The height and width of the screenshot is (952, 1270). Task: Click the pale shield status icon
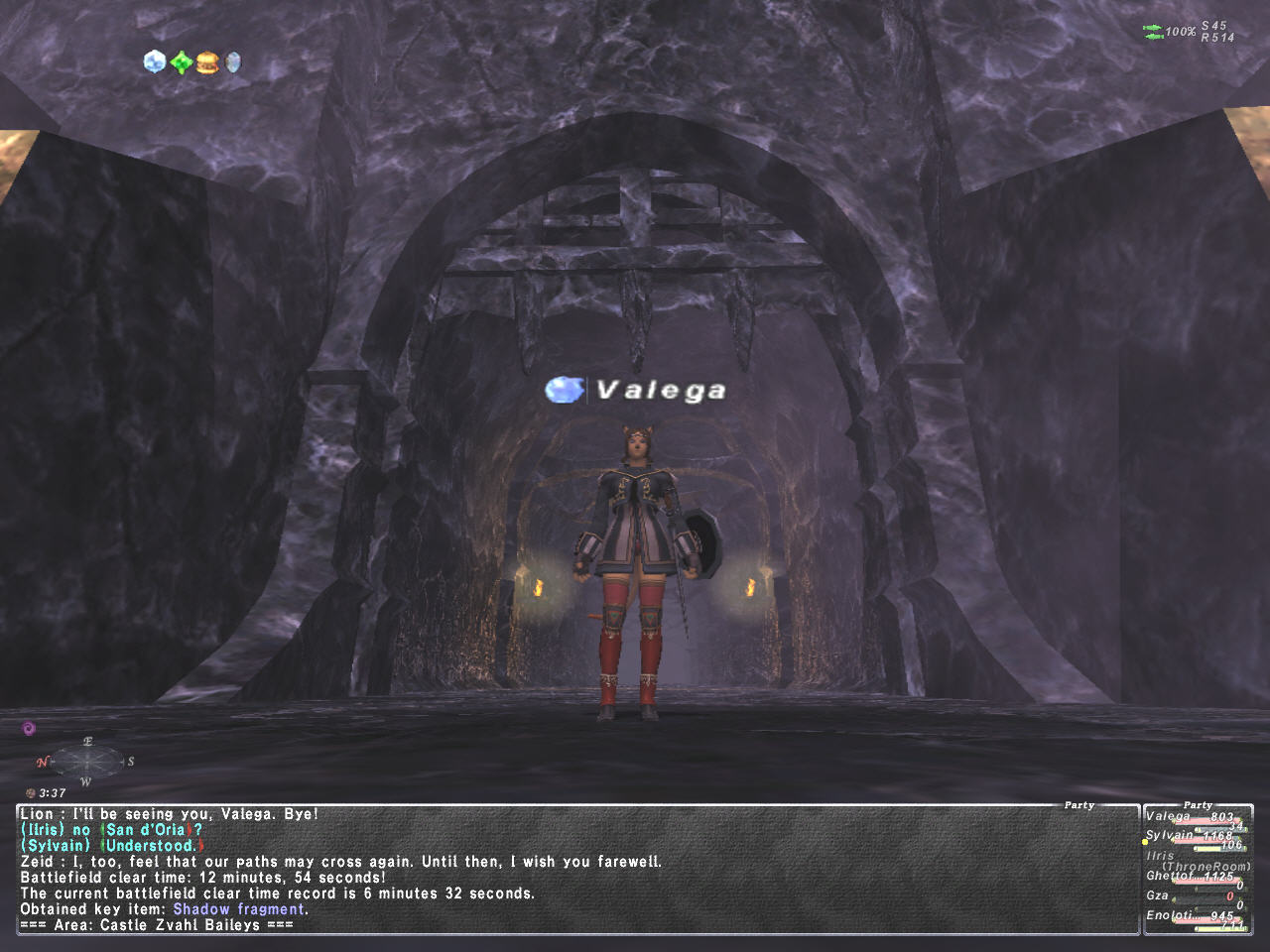232,63
